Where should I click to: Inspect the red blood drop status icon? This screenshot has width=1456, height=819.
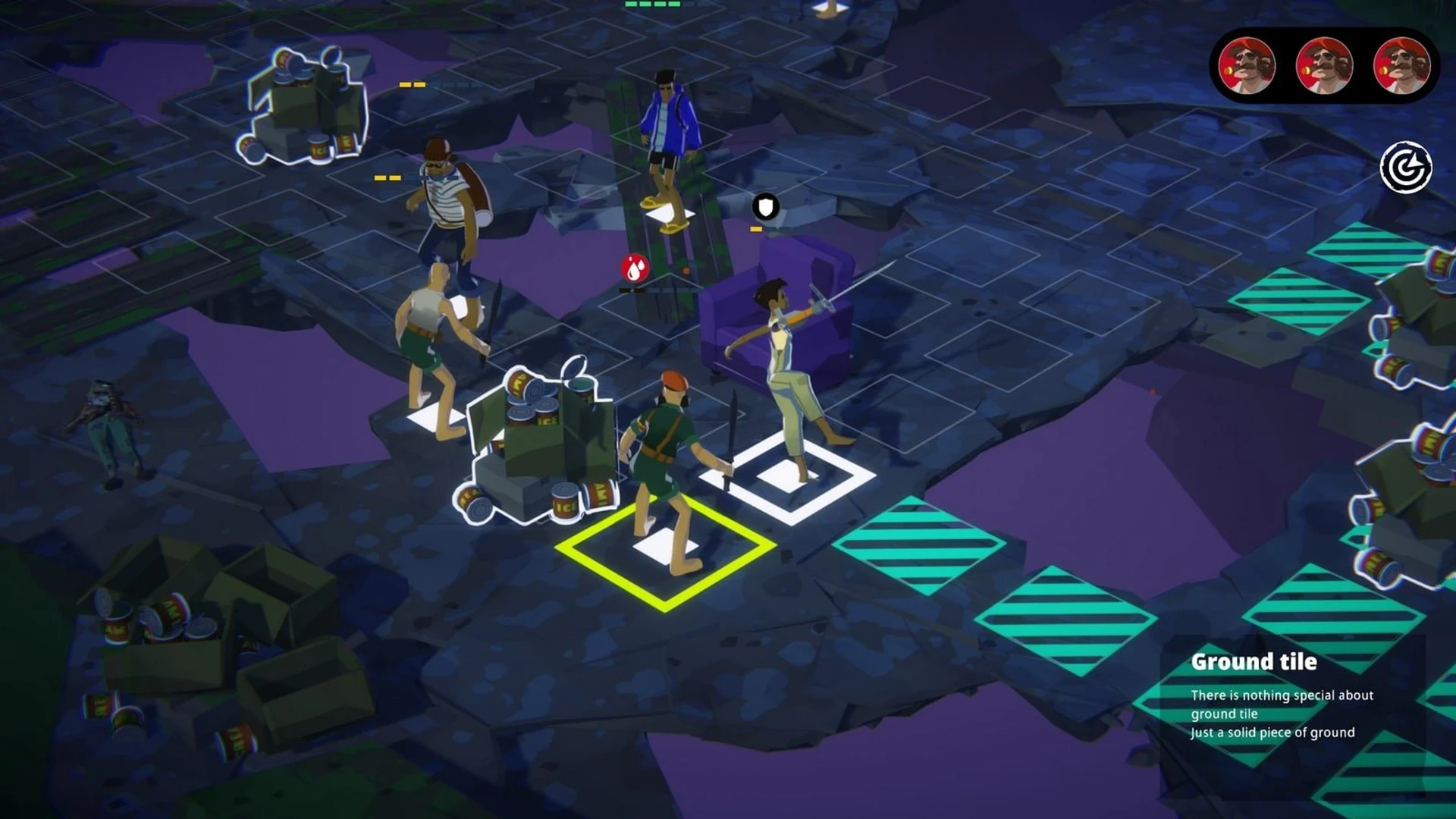click(x=635, y=268)
